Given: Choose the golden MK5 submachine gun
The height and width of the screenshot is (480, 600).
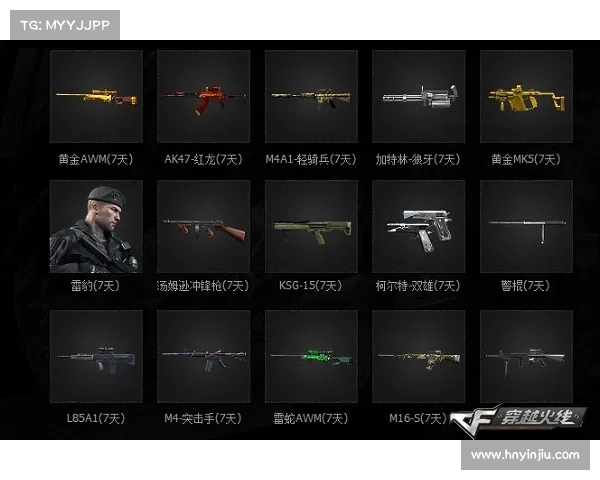Looking at the screenshot, I should tap(526, 97).
